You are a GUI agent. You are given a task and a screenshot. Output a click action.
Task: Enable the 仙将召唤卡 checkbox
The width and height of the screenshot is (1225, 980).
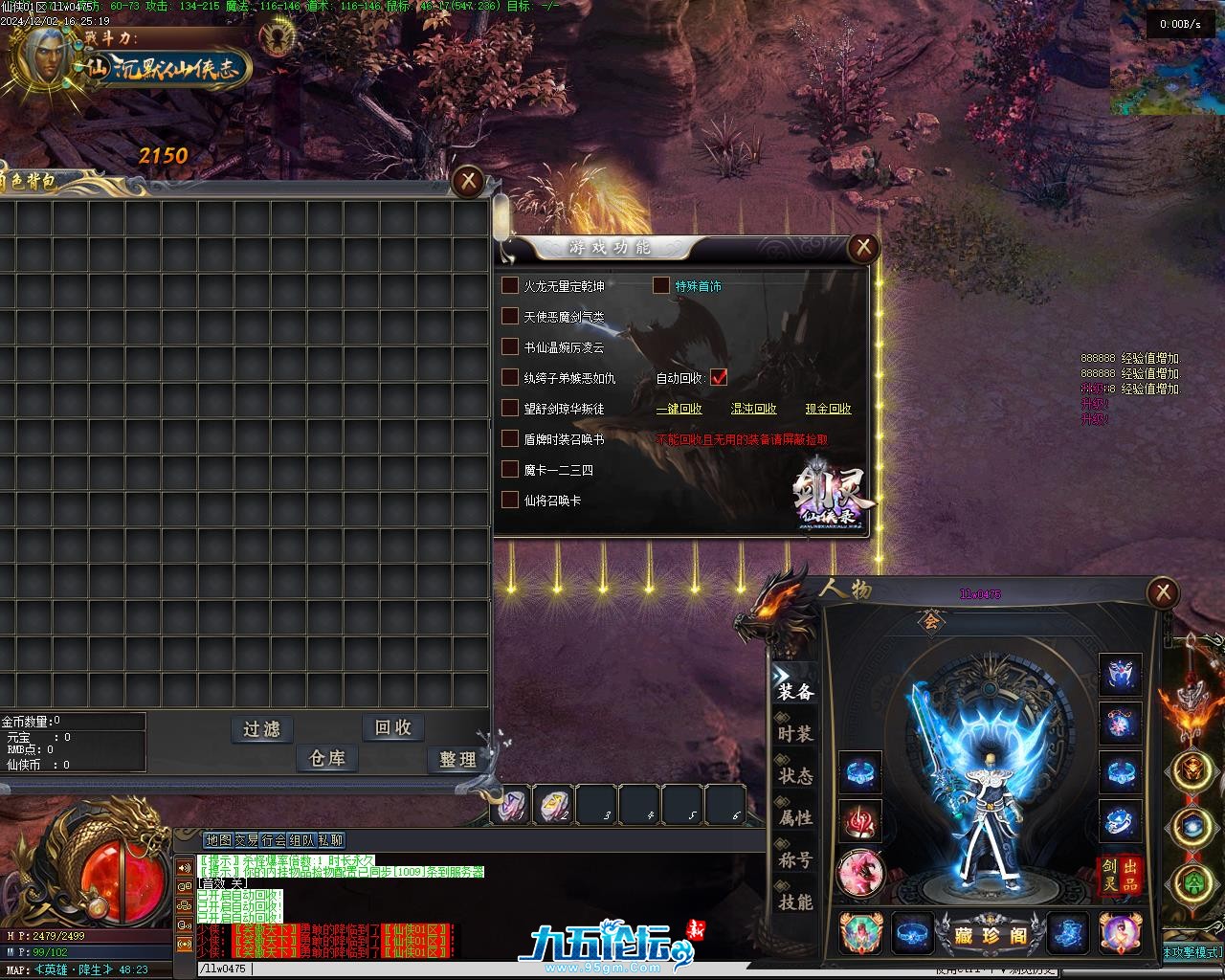pos(510,500)
